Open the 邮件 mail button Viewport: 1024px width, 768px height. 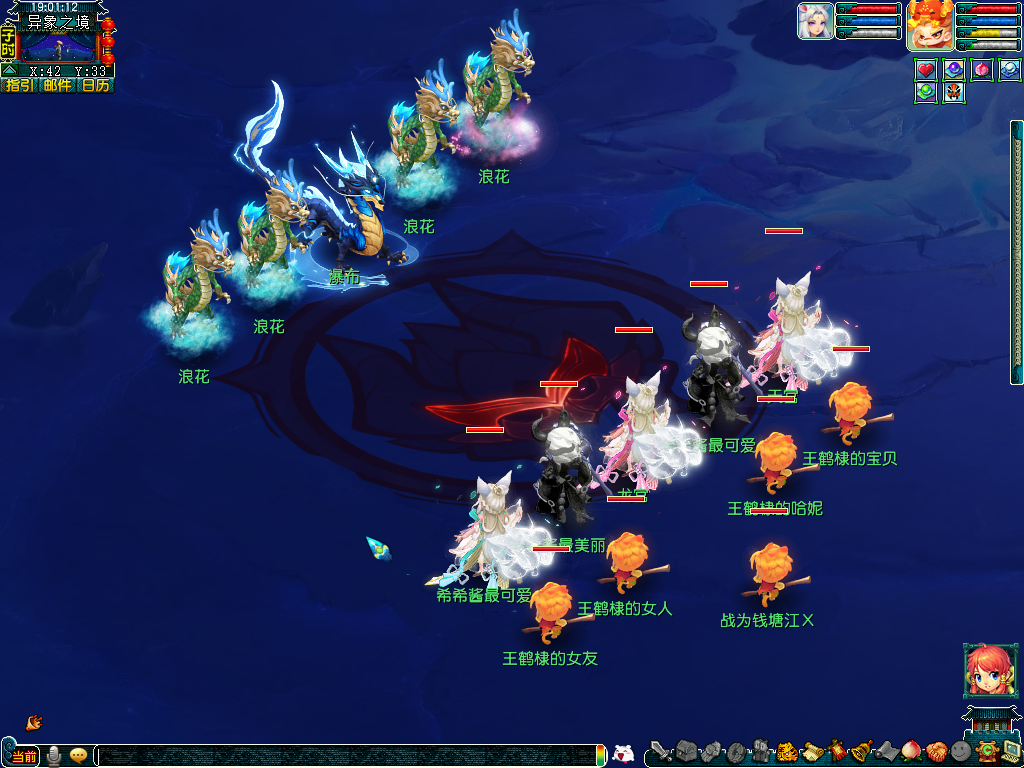pos(57,86)
